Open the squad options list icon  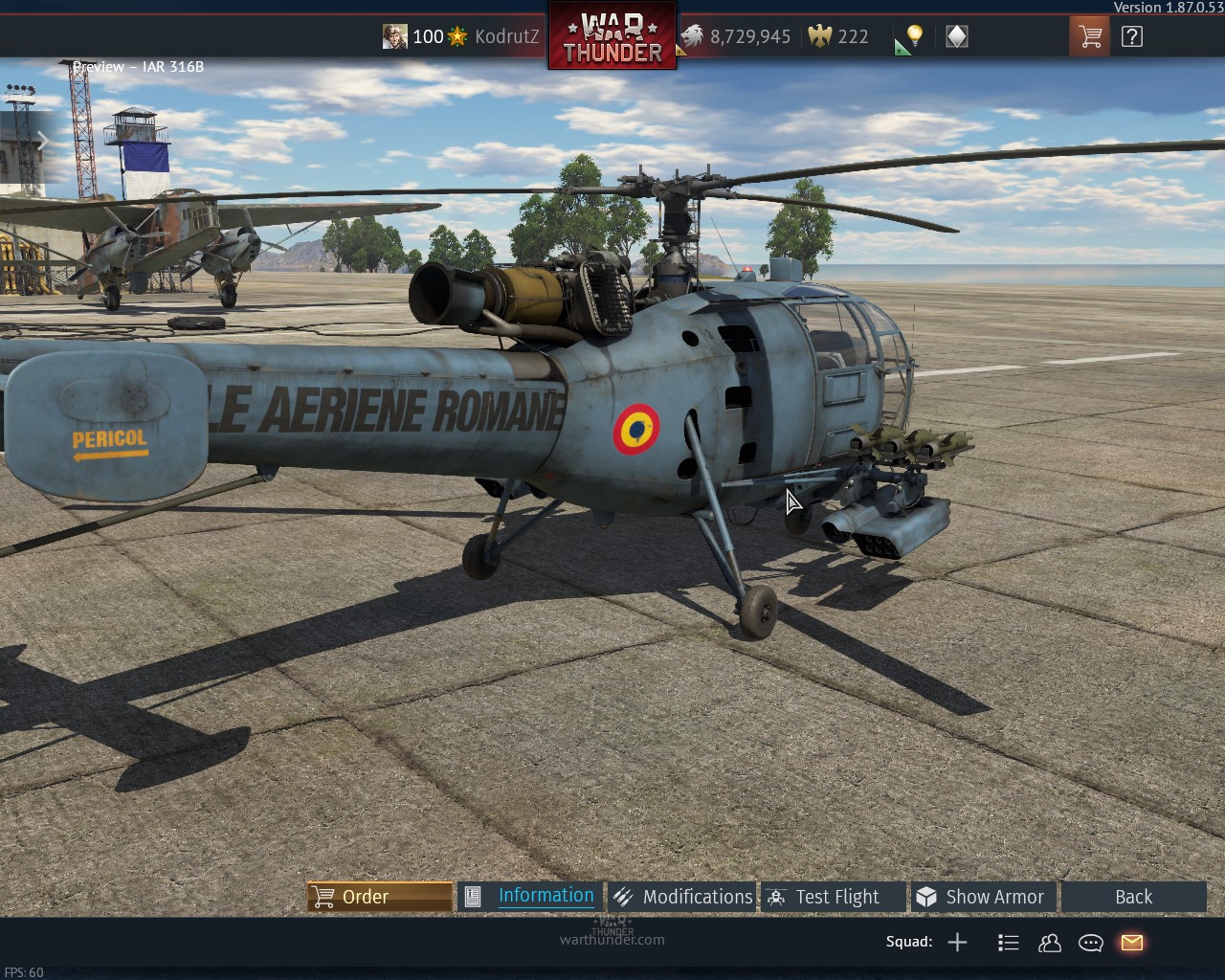pos(1008,943)
